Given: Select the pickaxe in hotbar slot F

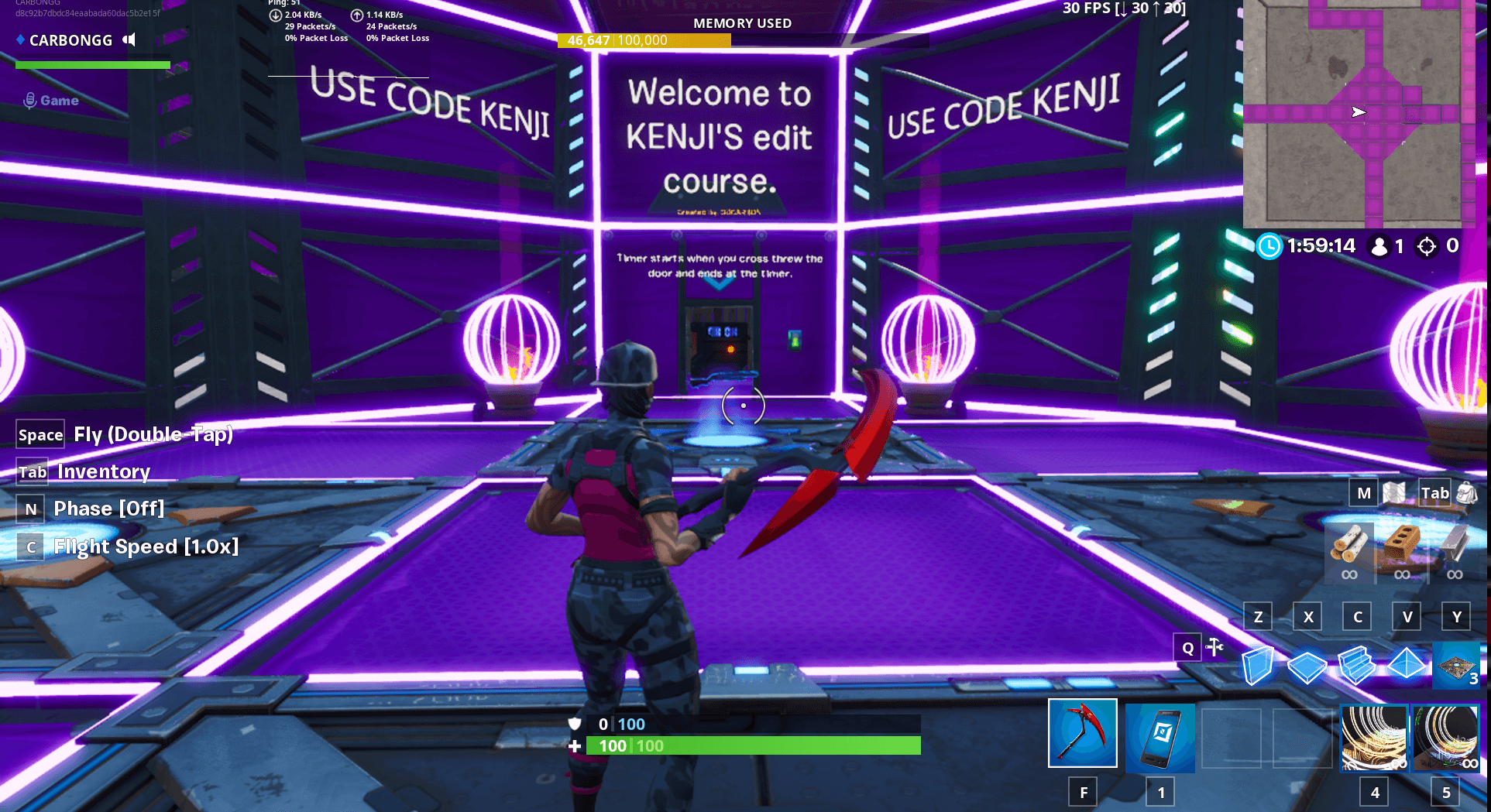Looking at the screenshot, I should click(1082, 735).
